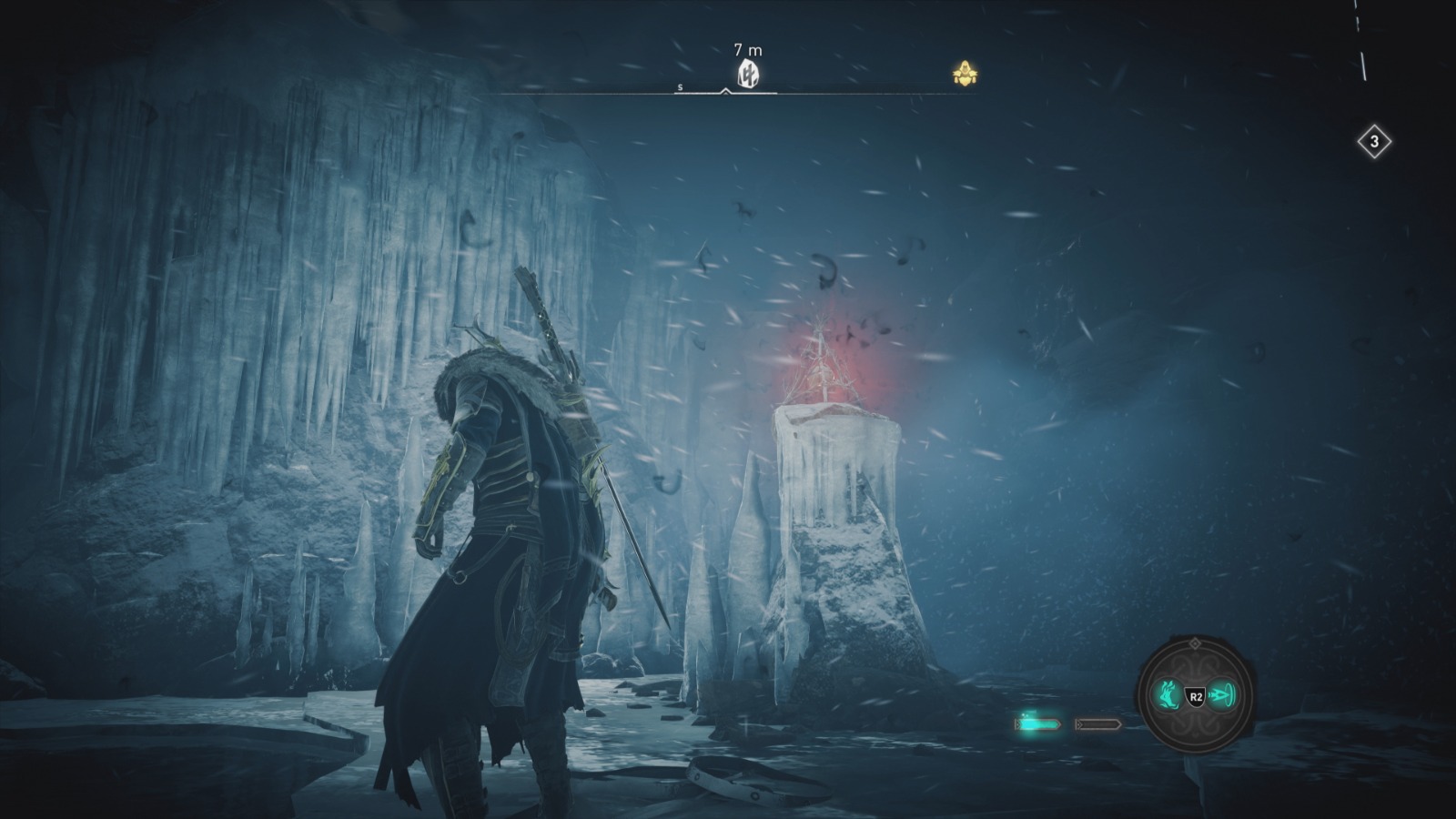Screen dimensions: 1456x819
Task: Select the S direction letter on compass
Action: click(679, 87)
